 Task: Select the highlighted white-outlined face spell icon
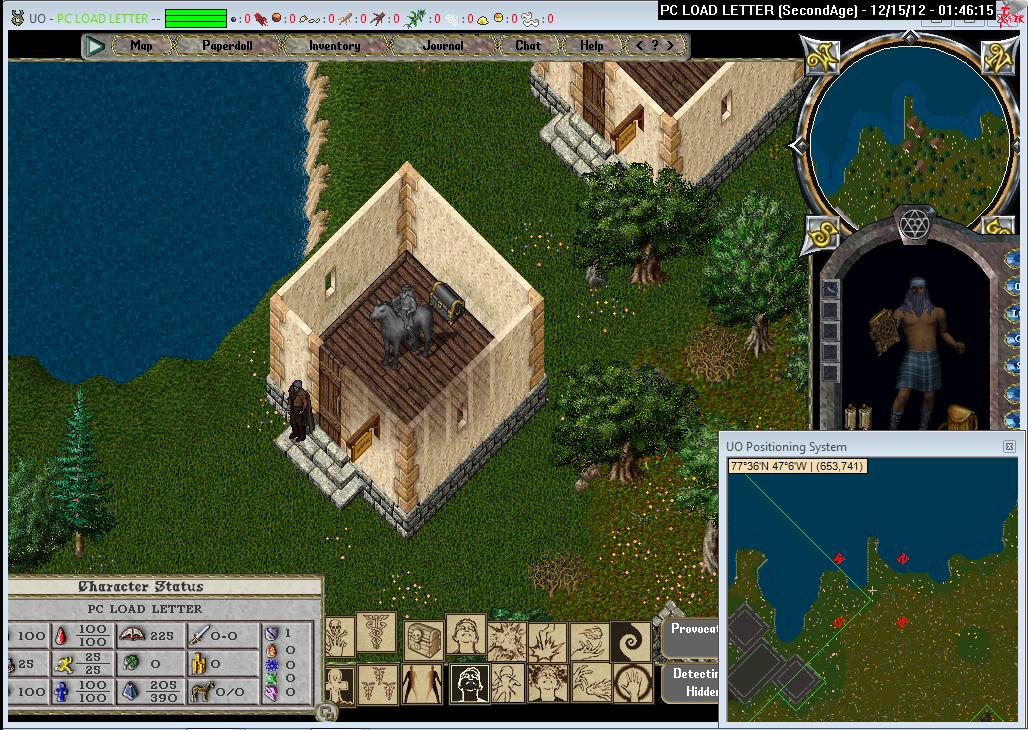pos(469,684)
